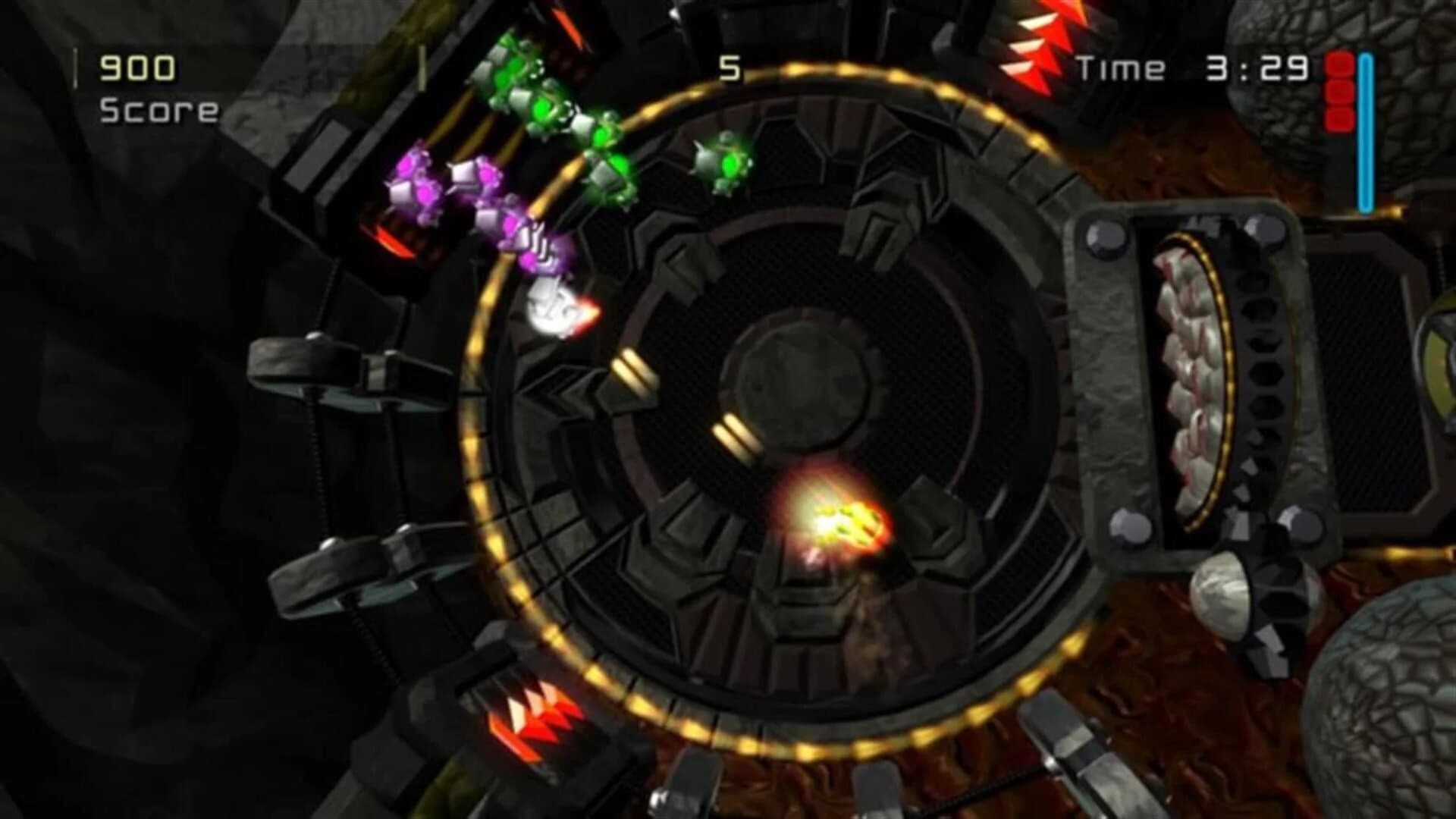
Task: Click the blue vertical health bar
Action: point(1365,129)
